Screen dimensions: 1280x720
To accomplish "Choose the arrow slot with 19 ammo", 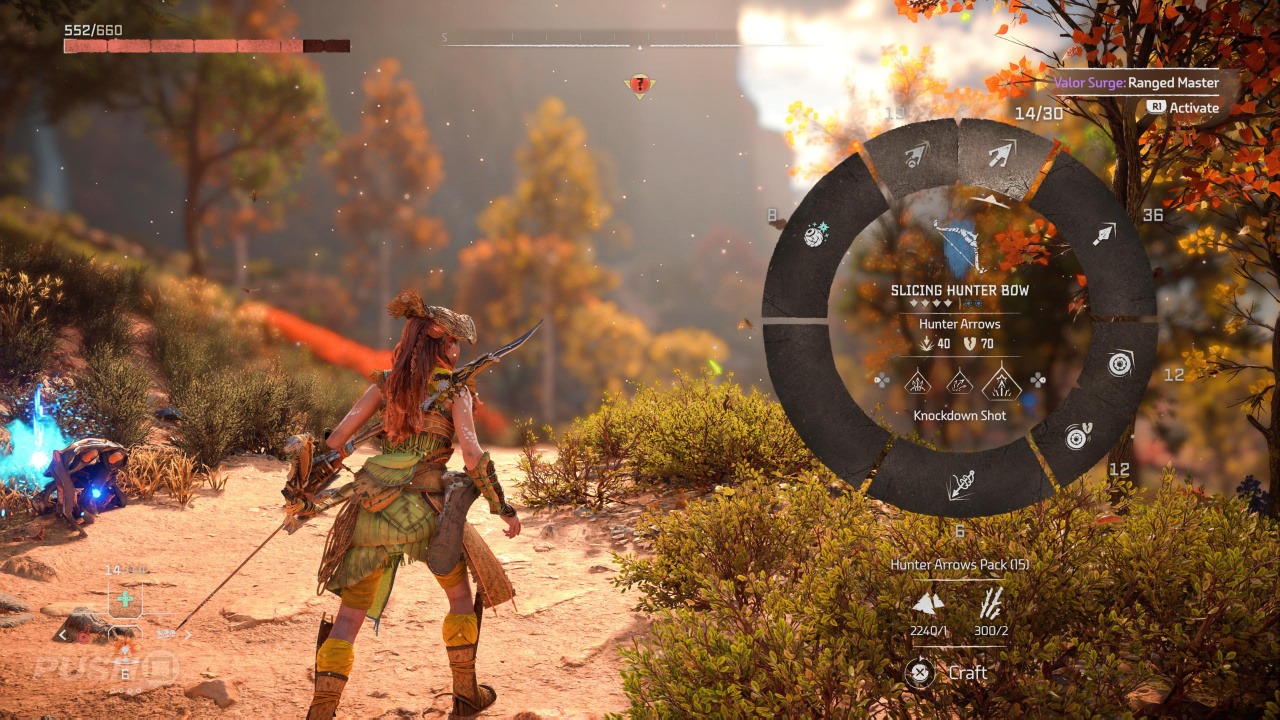I will coord(915,155).
